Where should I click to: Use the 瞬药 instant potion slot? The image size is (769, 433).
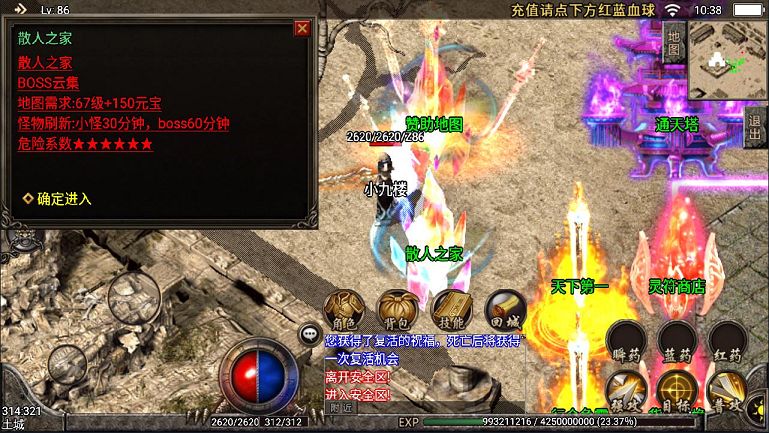[628, 341]
